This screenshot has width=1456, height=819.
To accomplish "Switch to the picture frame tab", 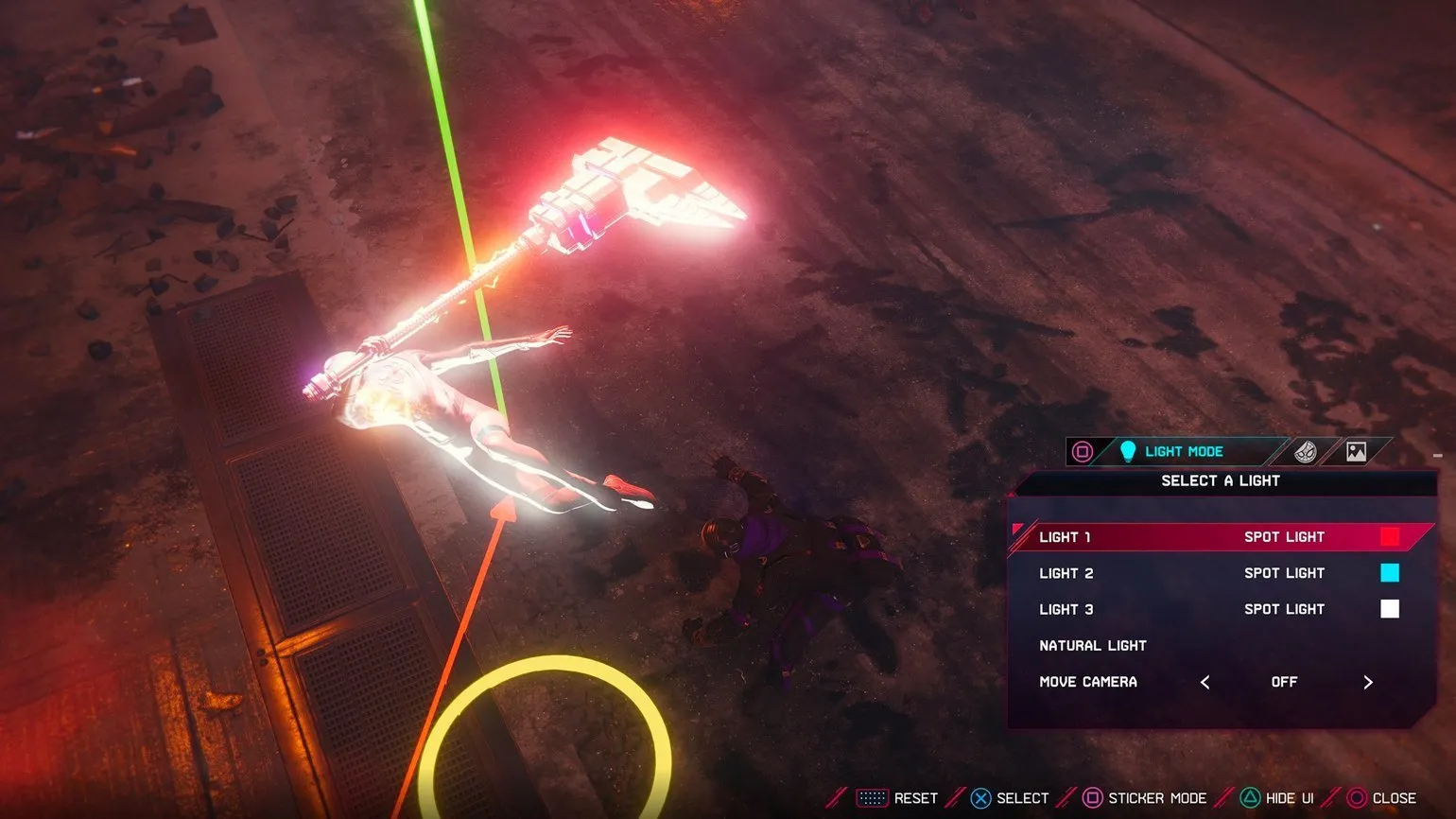I will click(x=1356, y=452).
